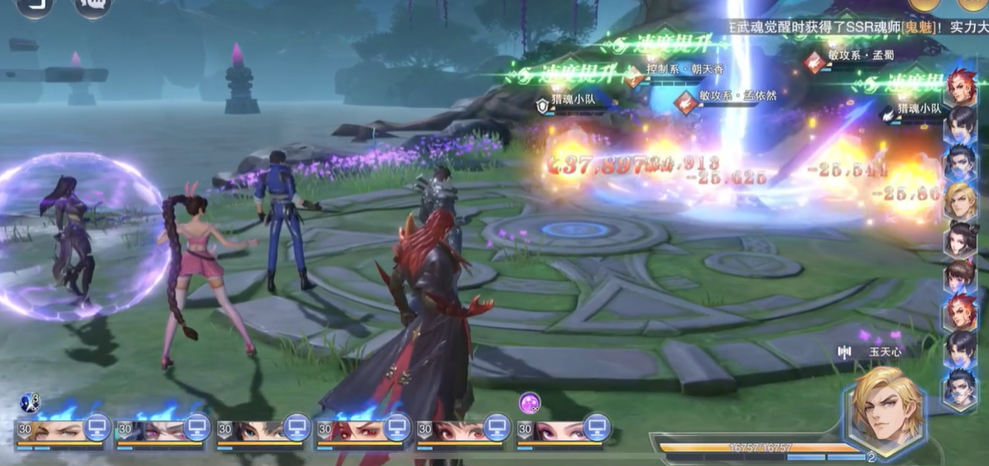Select the small blond portrait in the turn order column
Screen dimensions: 989x466
click(x=961, y=201)
